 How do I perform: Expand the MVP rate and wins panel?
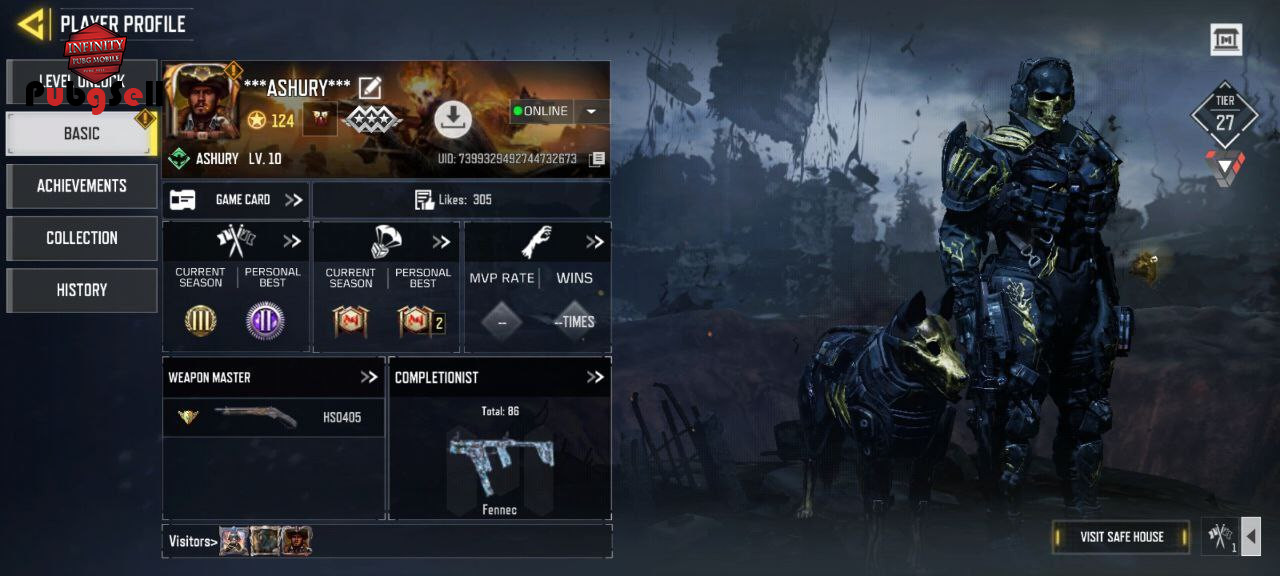(x=595, y=242)
